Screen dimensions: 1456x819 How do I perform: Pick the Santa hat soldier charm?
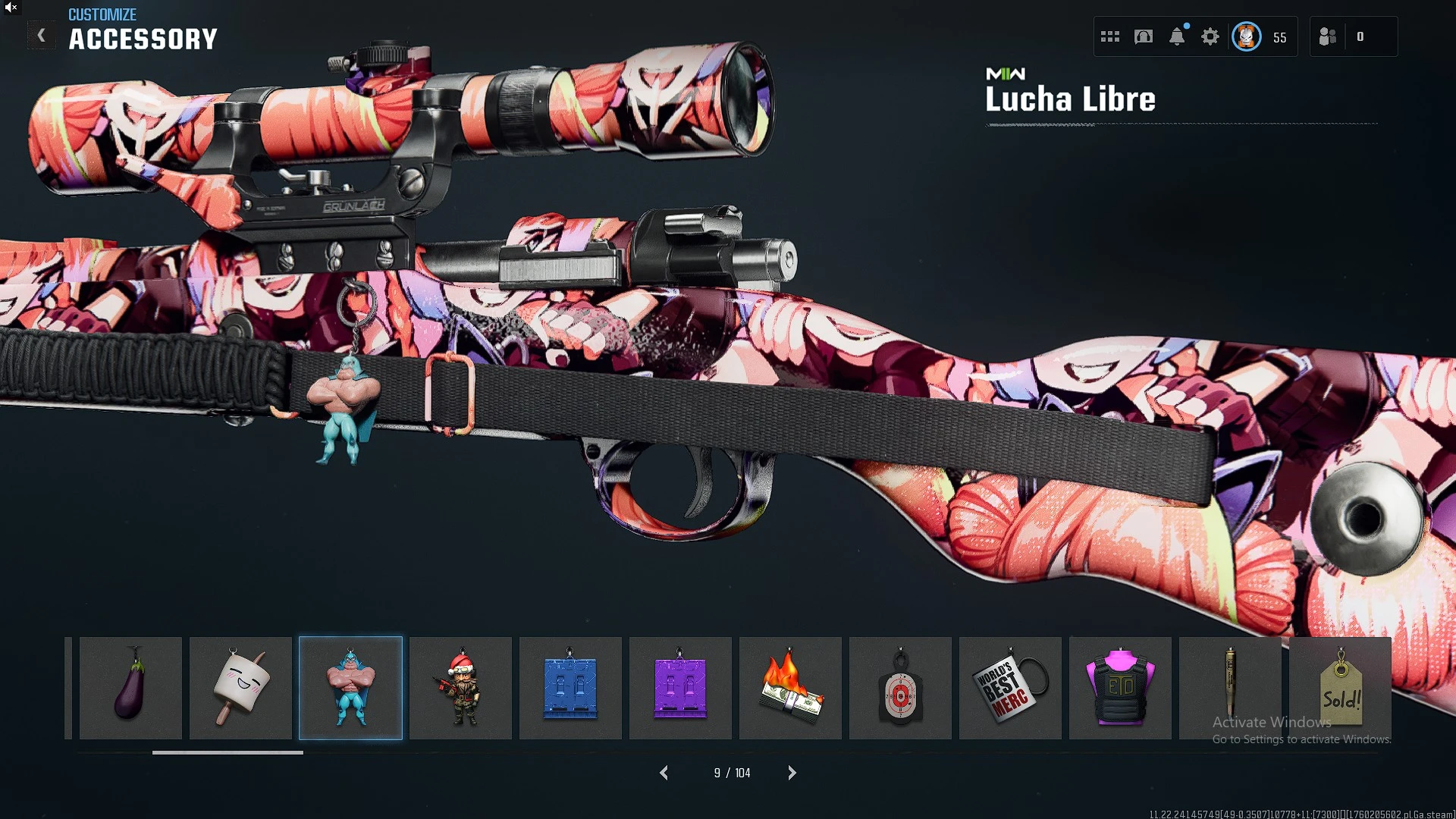coord(460,688)
